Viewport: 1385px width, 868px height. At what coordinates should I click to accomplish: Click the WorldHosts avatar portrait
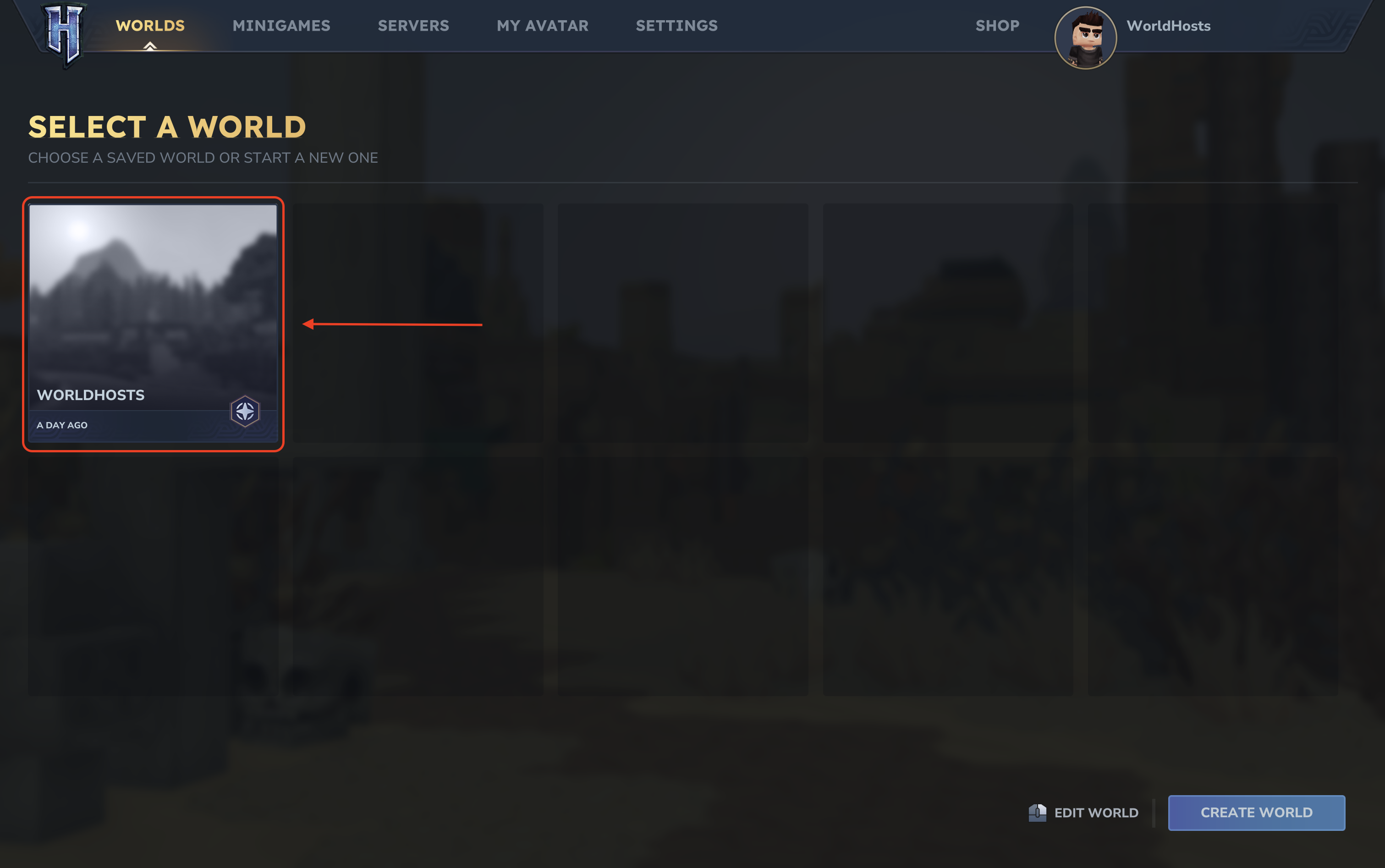click(1085, 38)
